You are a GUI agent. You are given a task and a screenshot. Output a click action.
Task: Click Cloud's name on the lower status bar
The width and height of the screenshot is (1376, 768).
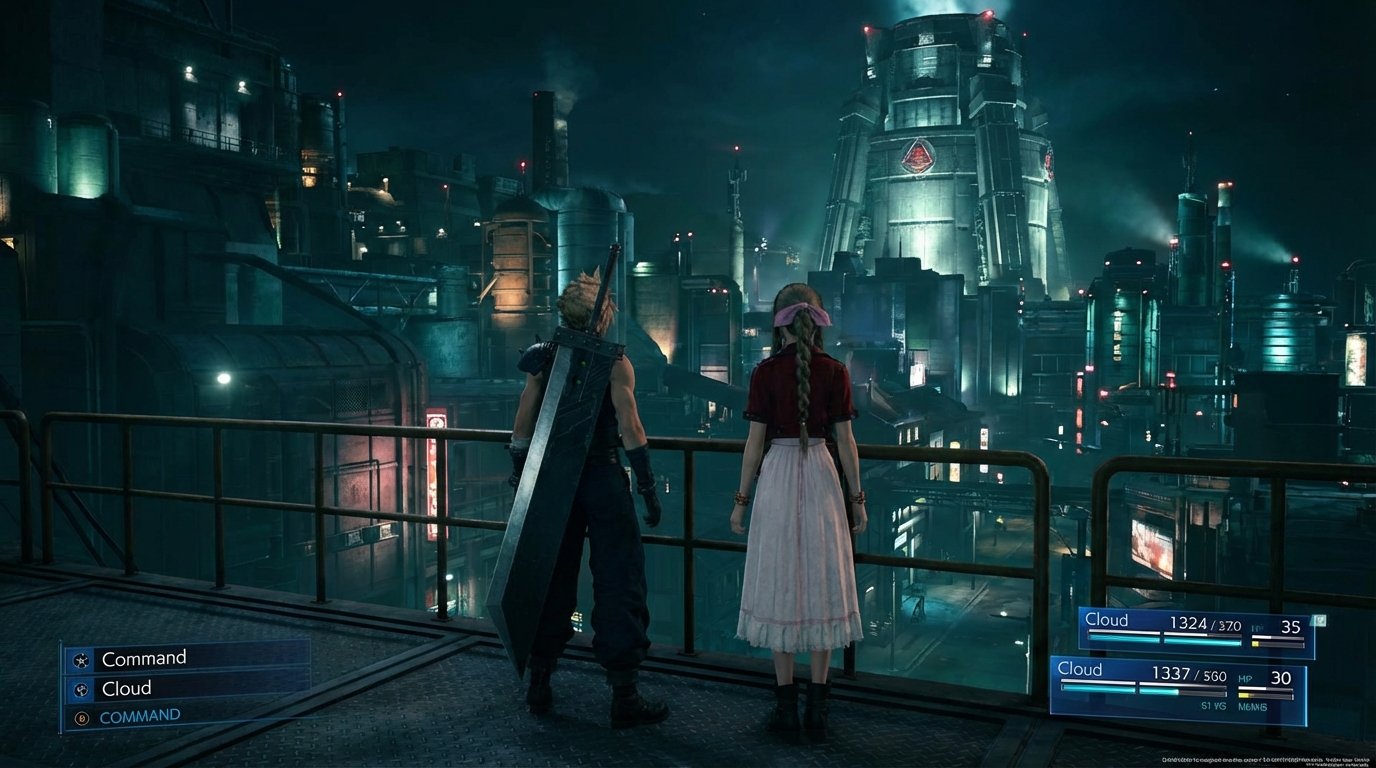pos(1079,670)
